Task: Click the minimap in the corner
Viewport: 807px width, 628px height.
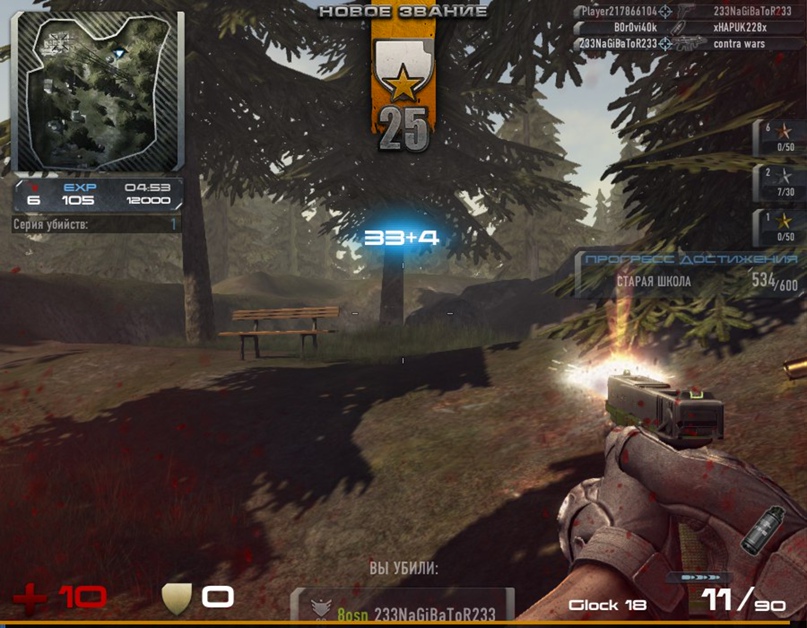Action: pyautogui.click(x=97, y=92)
